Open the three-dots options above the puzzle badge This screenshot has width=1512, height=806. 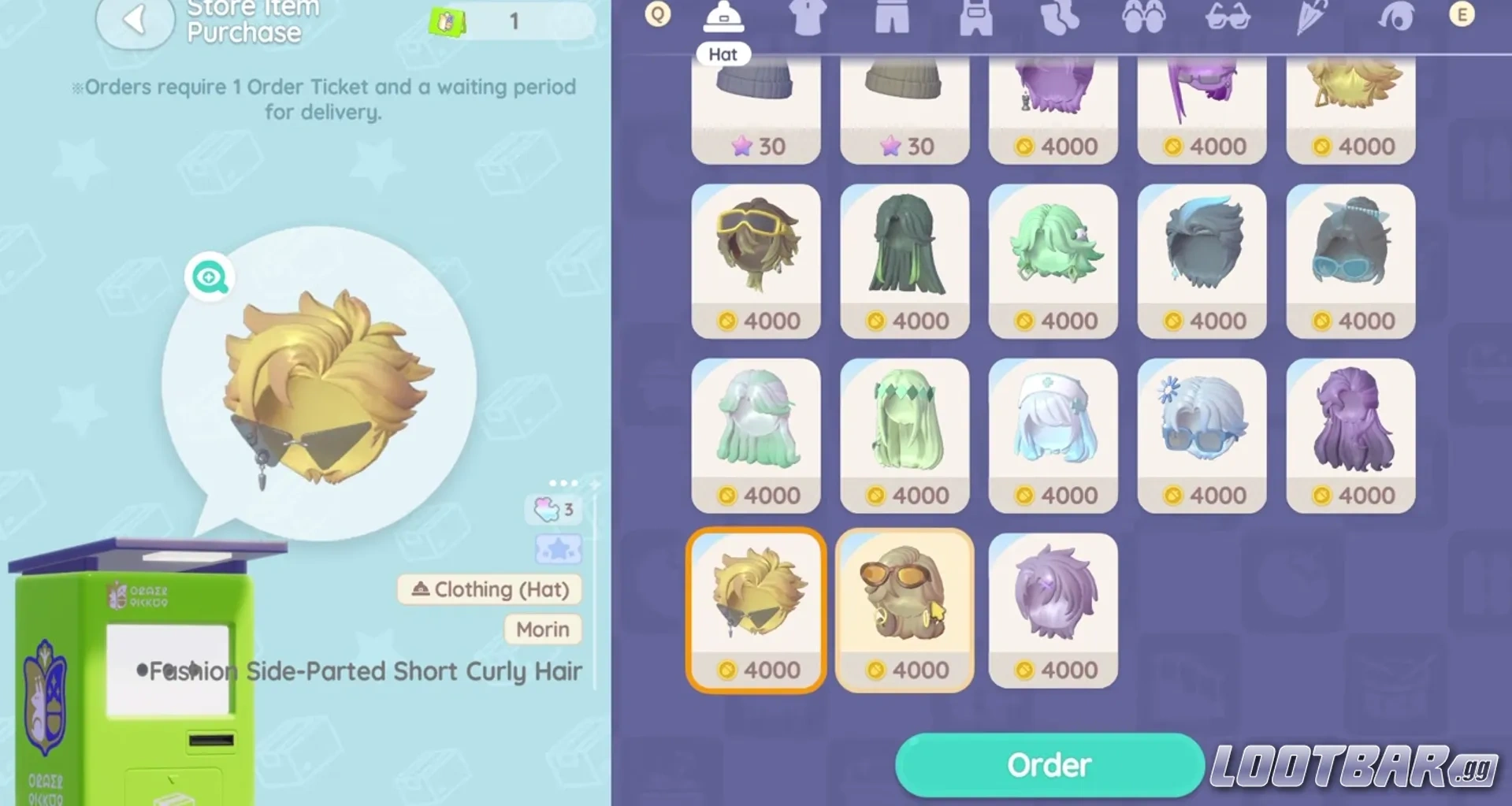(x=564, y=482)
